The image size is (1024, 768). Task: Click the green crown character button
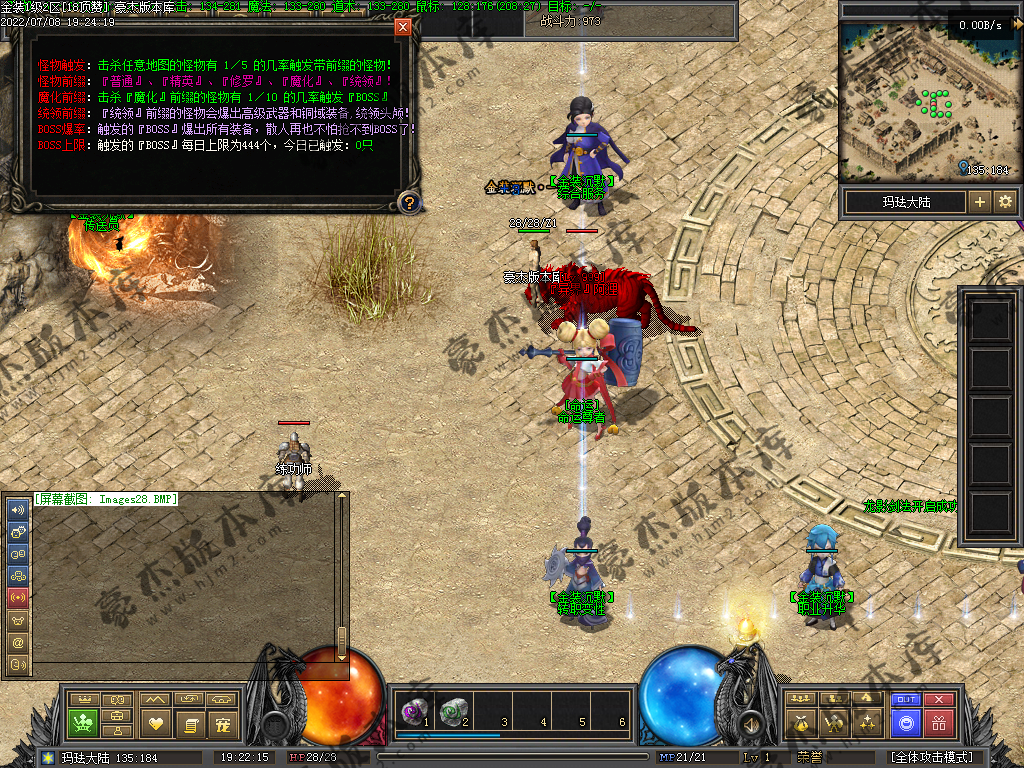pyautogui.click(x=83, y=722)
